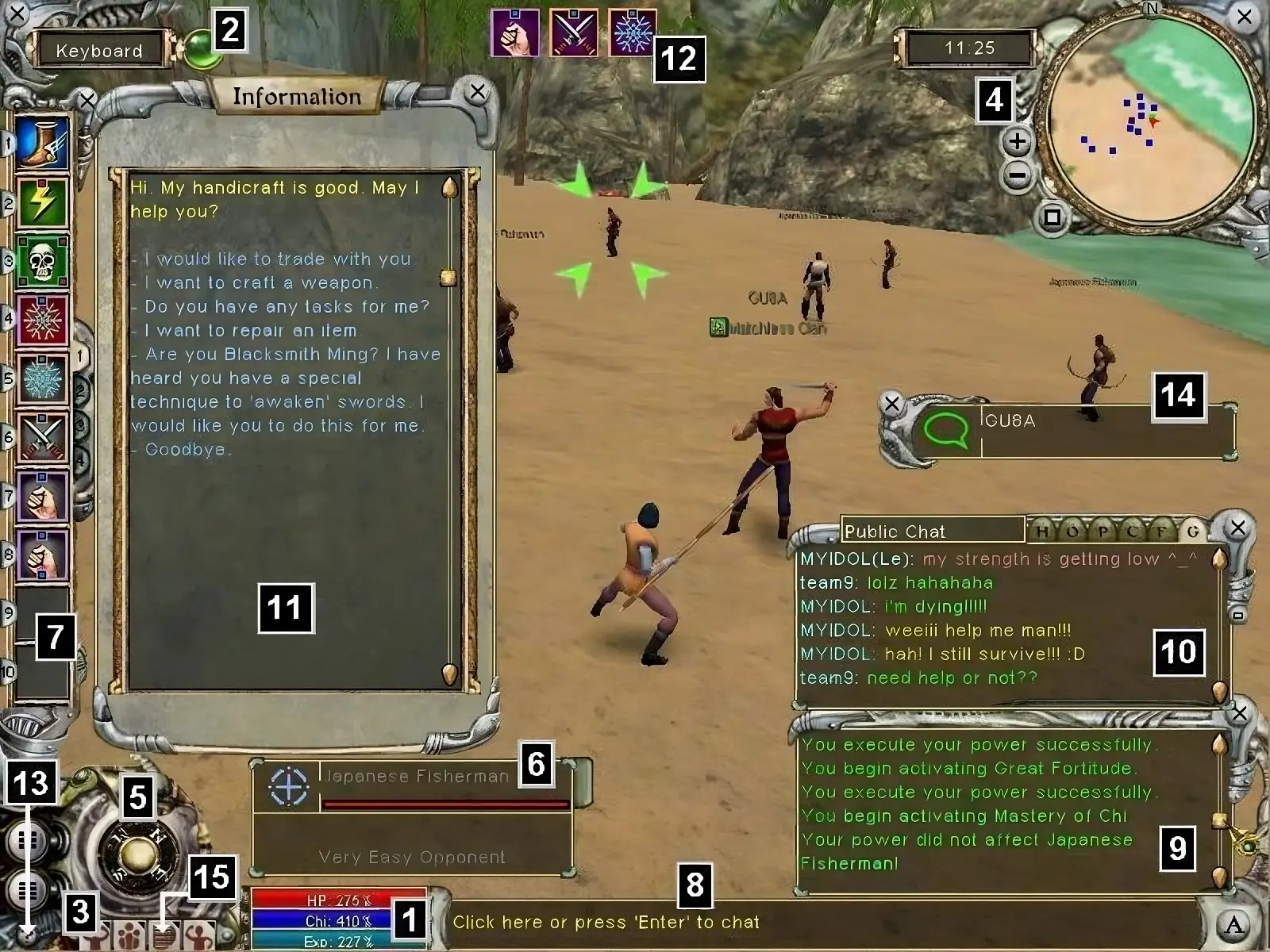
Task: Zoom in the minimap with plus button
Action: tap(1017, 143)
